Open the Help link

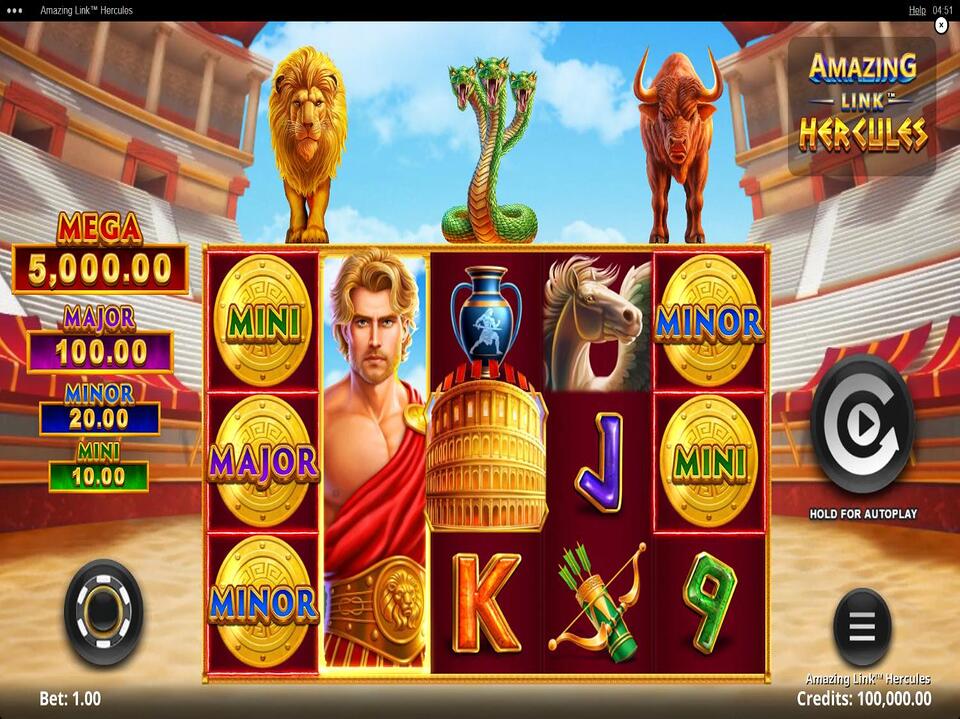pyautogui.click(x=916, y=10)
